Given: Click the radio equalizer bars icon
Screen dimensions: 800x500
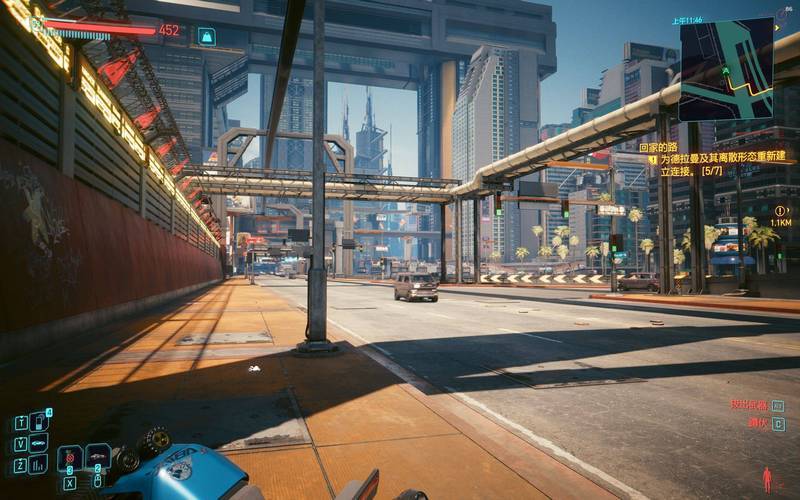Looking at the screenshot, I should click(39, 464).
